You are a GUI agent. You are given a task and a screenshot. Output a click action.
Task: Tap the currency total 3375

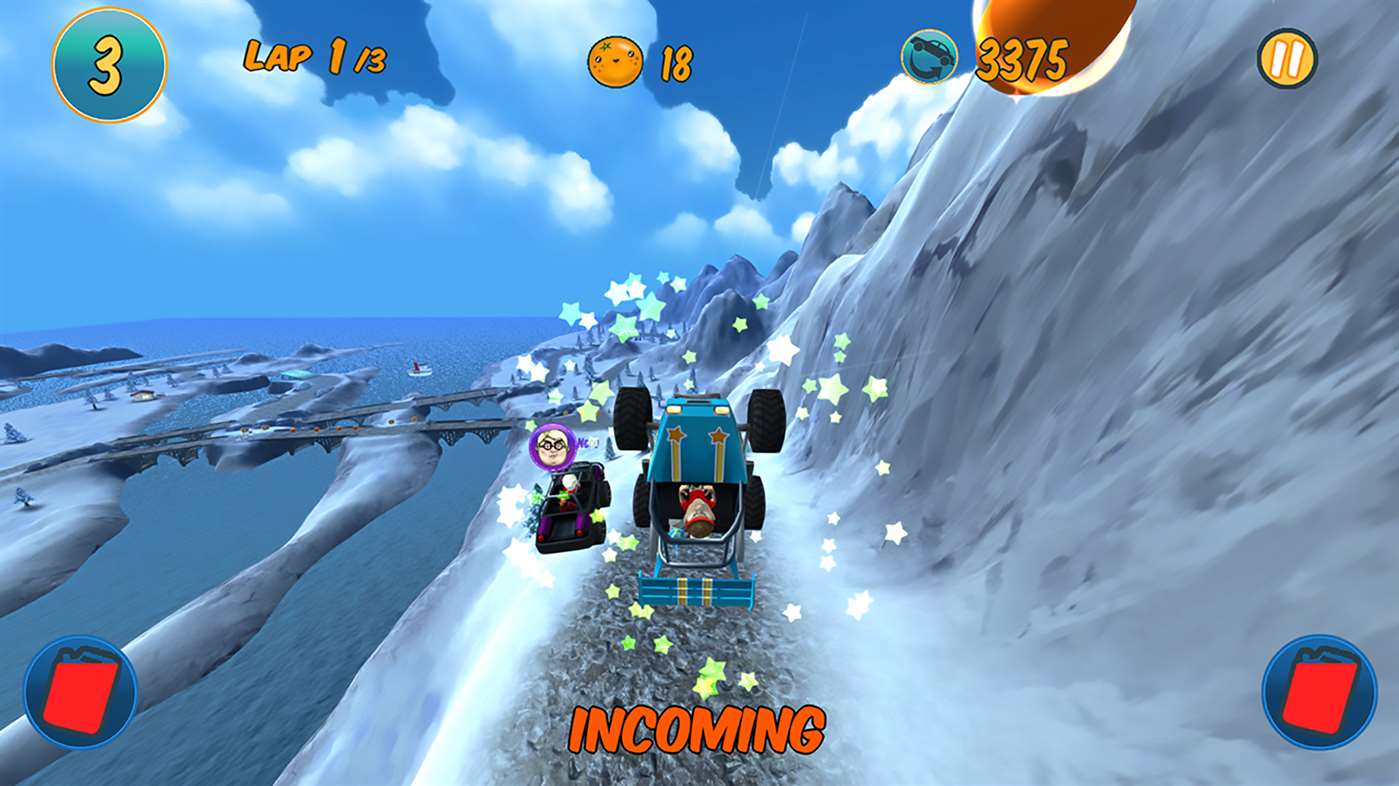pos(1021,58)
